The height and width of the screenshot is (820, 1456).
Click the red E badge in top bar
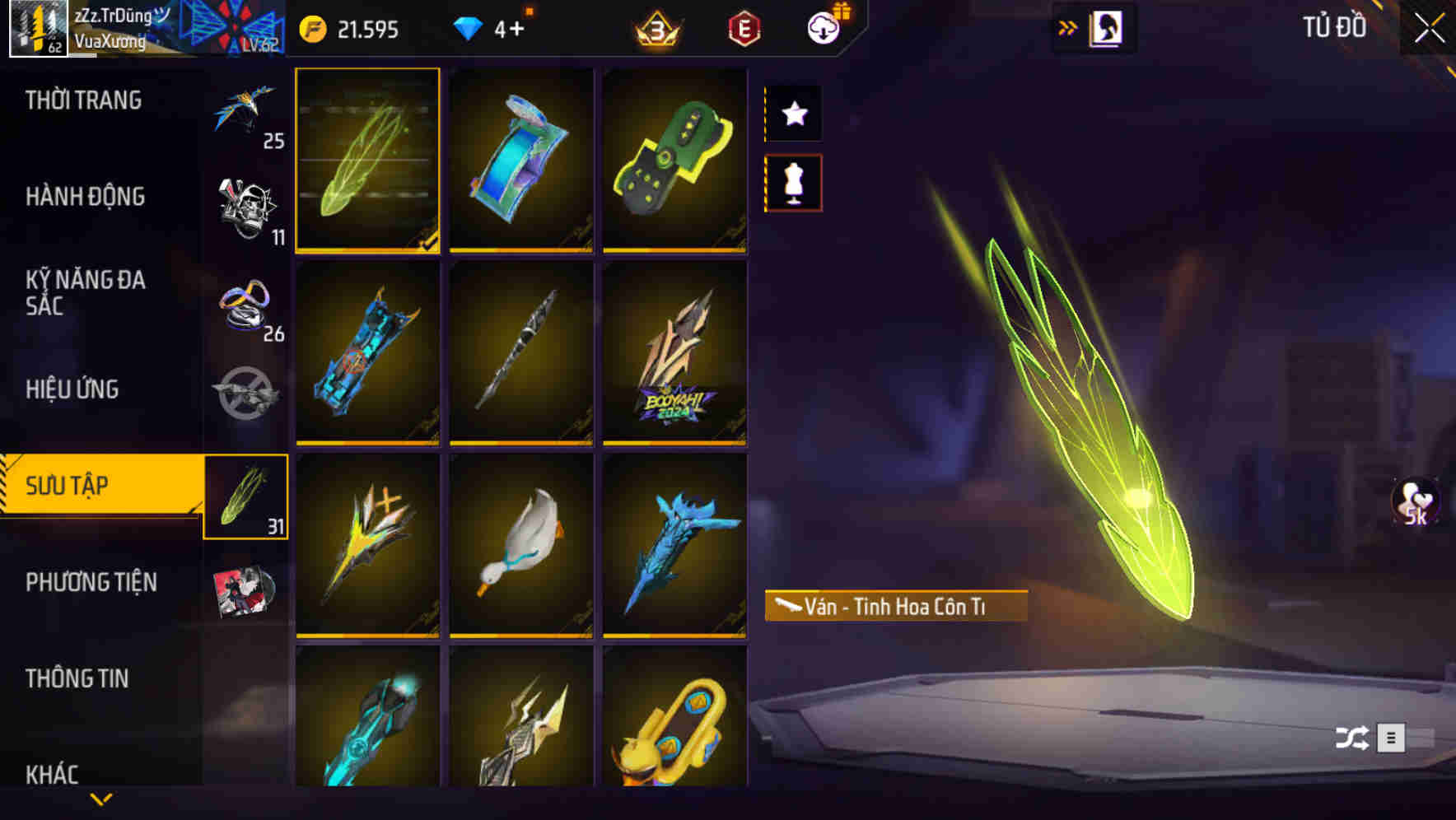click(743, 28)
